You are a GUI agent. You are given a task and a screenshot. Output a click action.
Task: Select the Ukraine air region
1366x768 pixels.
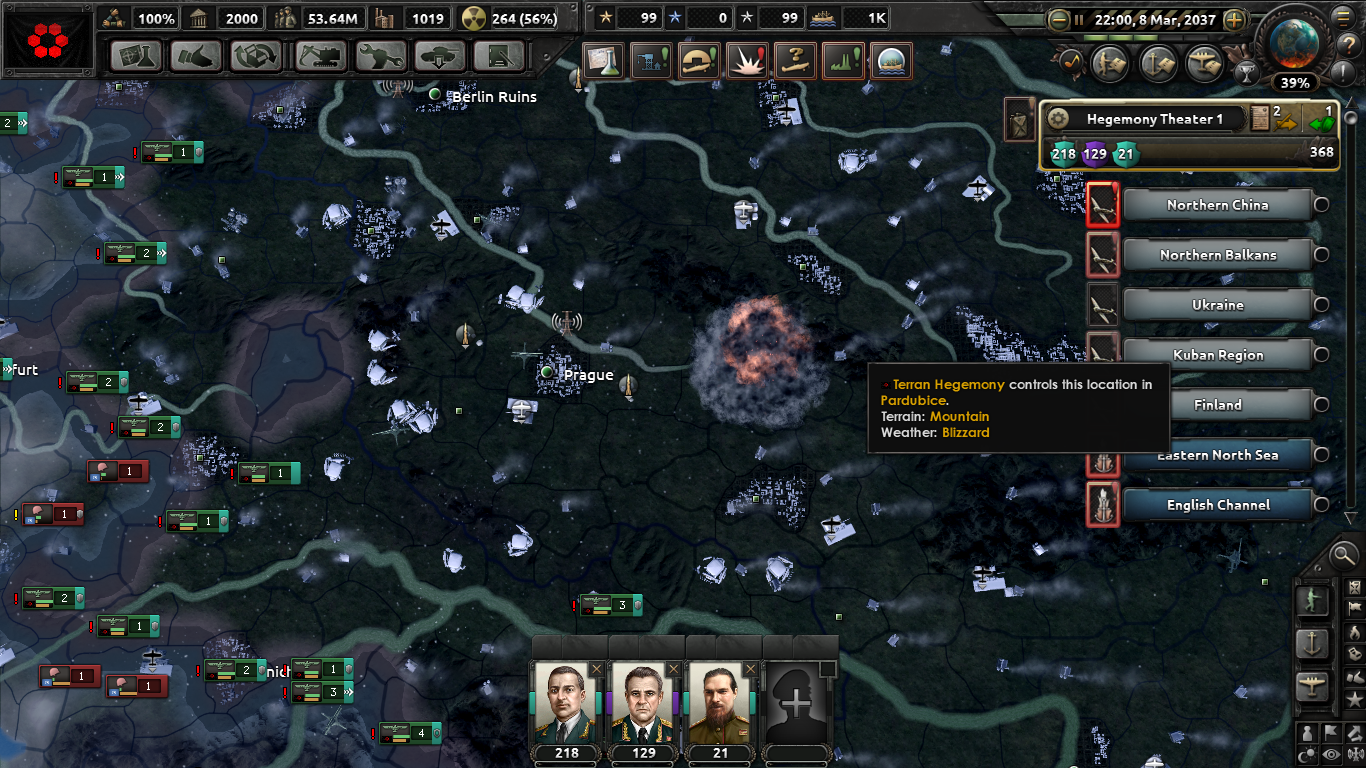coord(1217,305)
